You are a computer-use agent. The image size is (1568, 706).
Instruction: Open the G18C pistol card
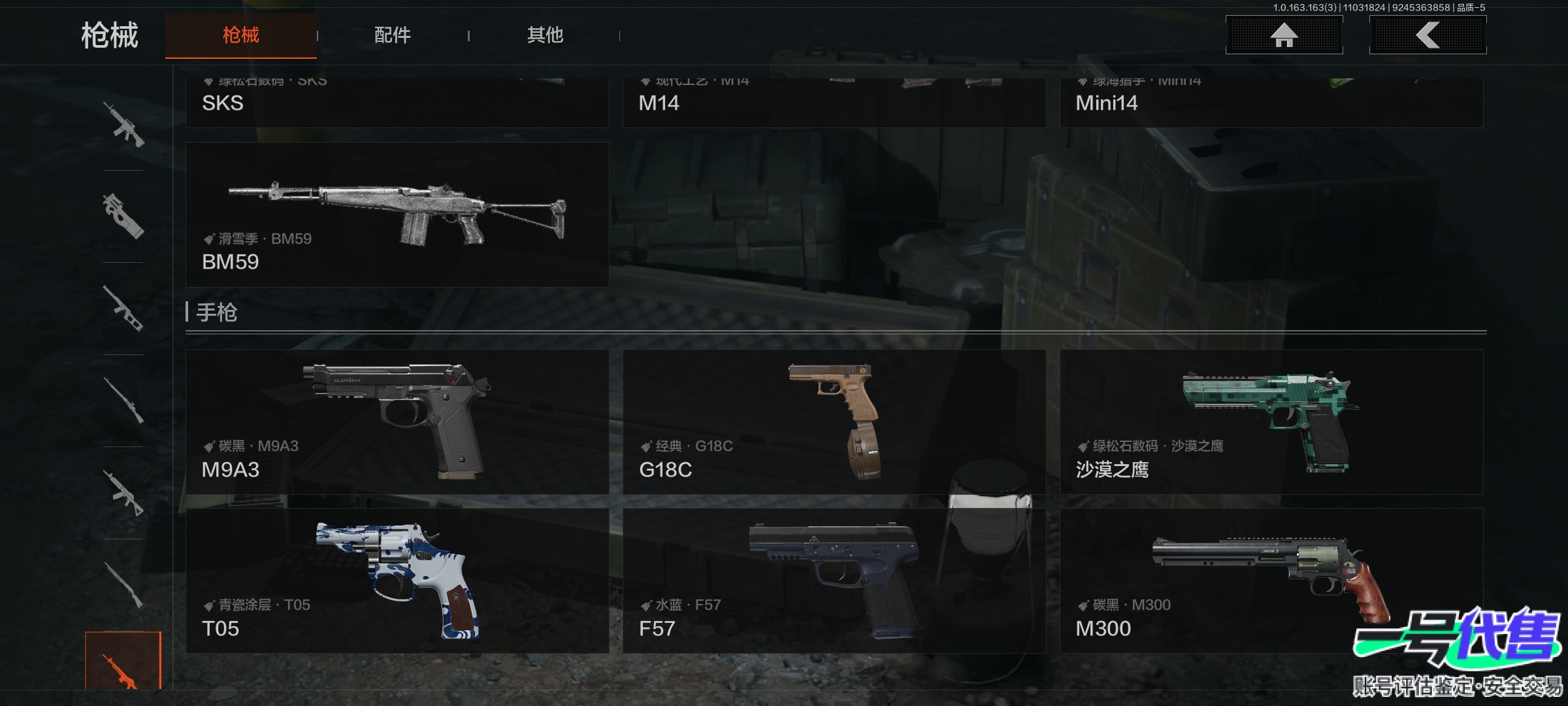(x=834, y=422)
